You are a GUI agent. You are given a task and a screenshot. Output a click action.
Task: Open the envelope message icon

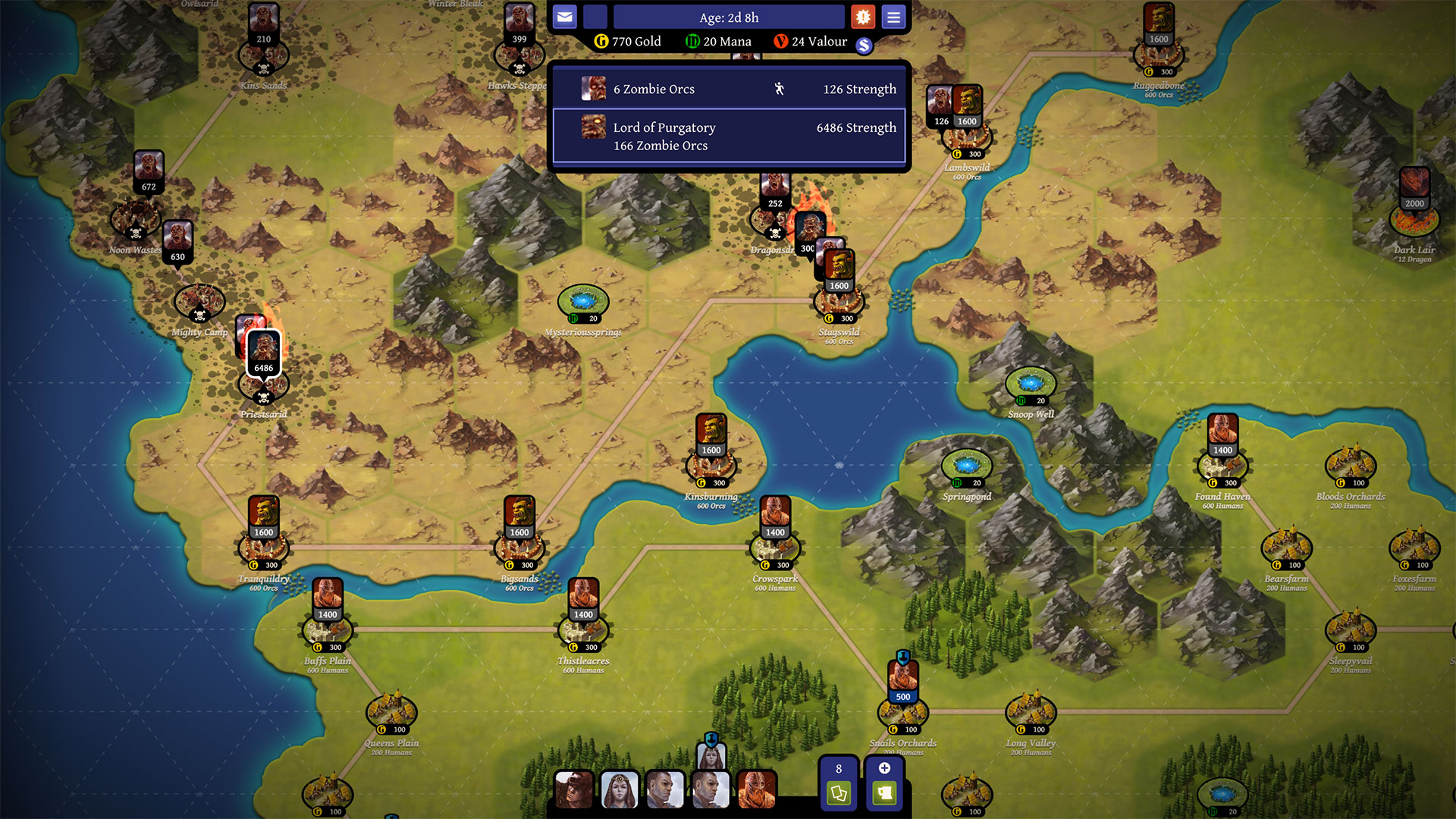pos(564,16)
